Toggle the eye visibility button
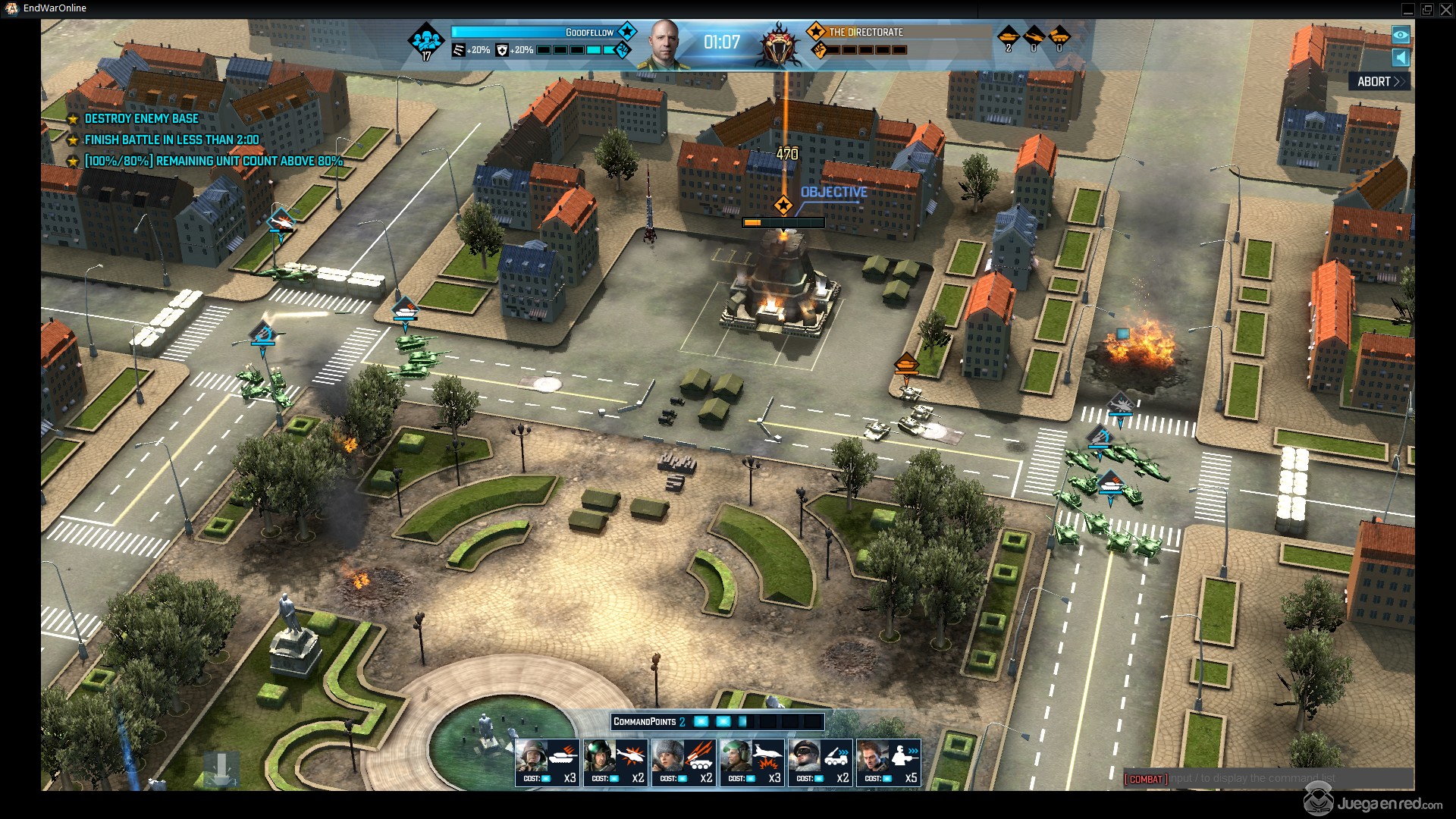The image size is (1456, 819). 1401,35
